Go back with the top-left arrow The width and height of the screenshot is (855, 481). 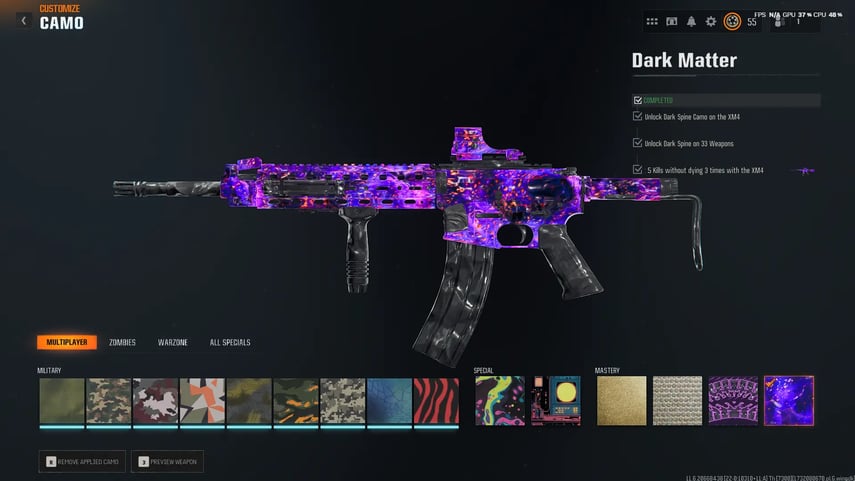click(x=23, y=20)
